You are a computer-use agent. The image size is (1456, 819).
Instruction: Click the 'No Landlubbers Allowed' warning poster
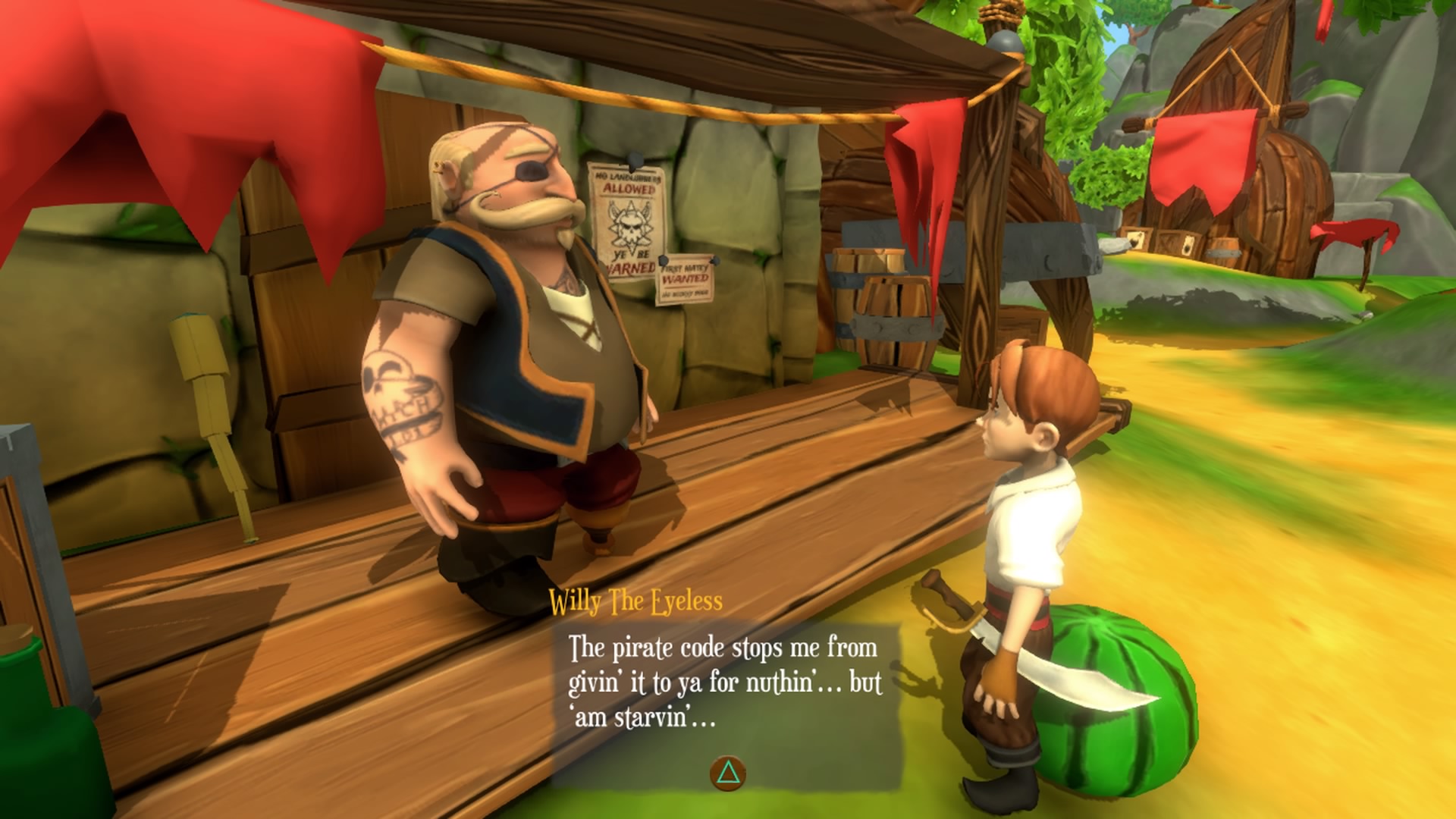[626, 187]
